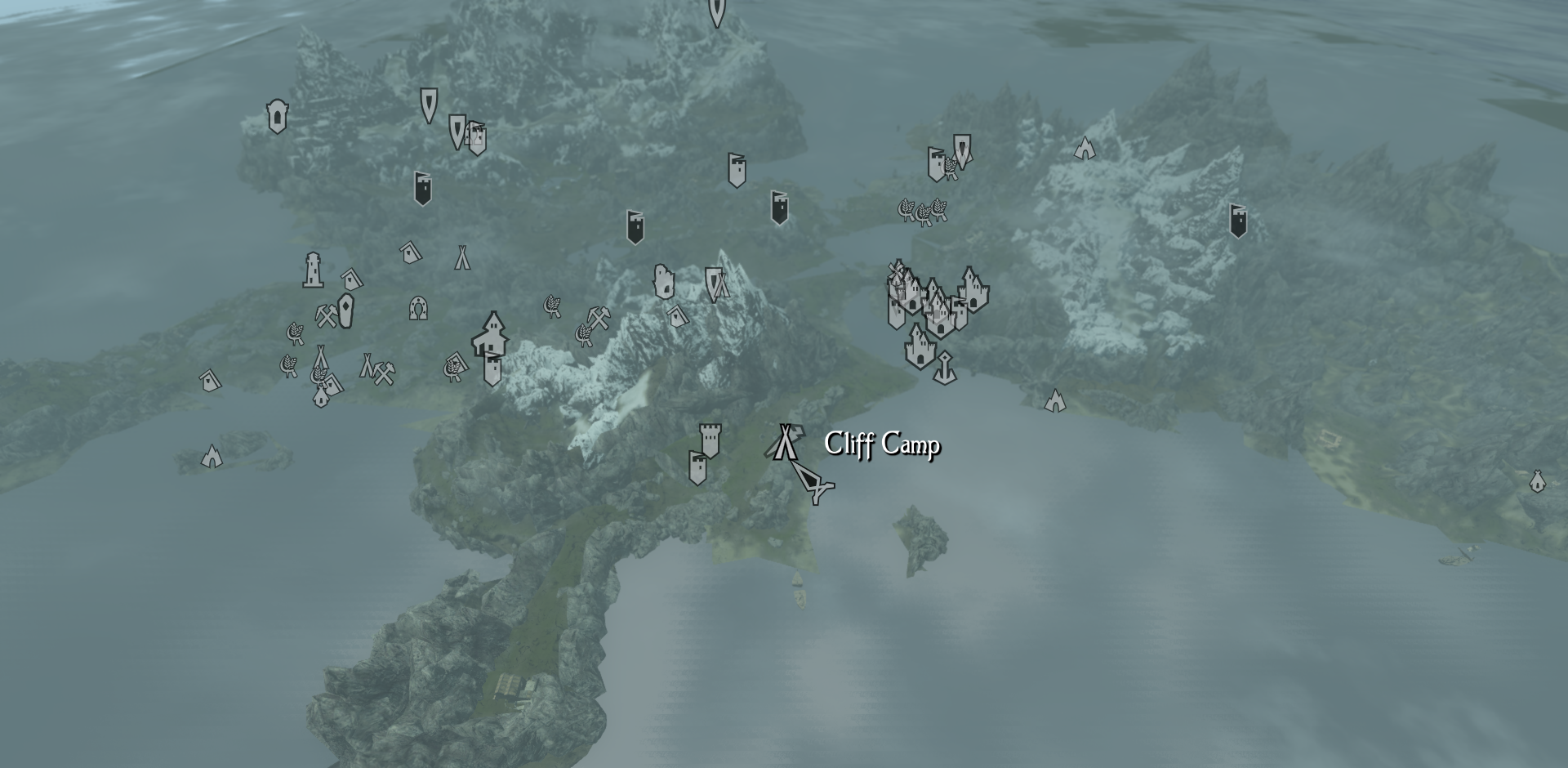Image resolution: width=1568 pixels, height=768 pixels.
Task: Select the windmill map marker
Action: [898, 272]
